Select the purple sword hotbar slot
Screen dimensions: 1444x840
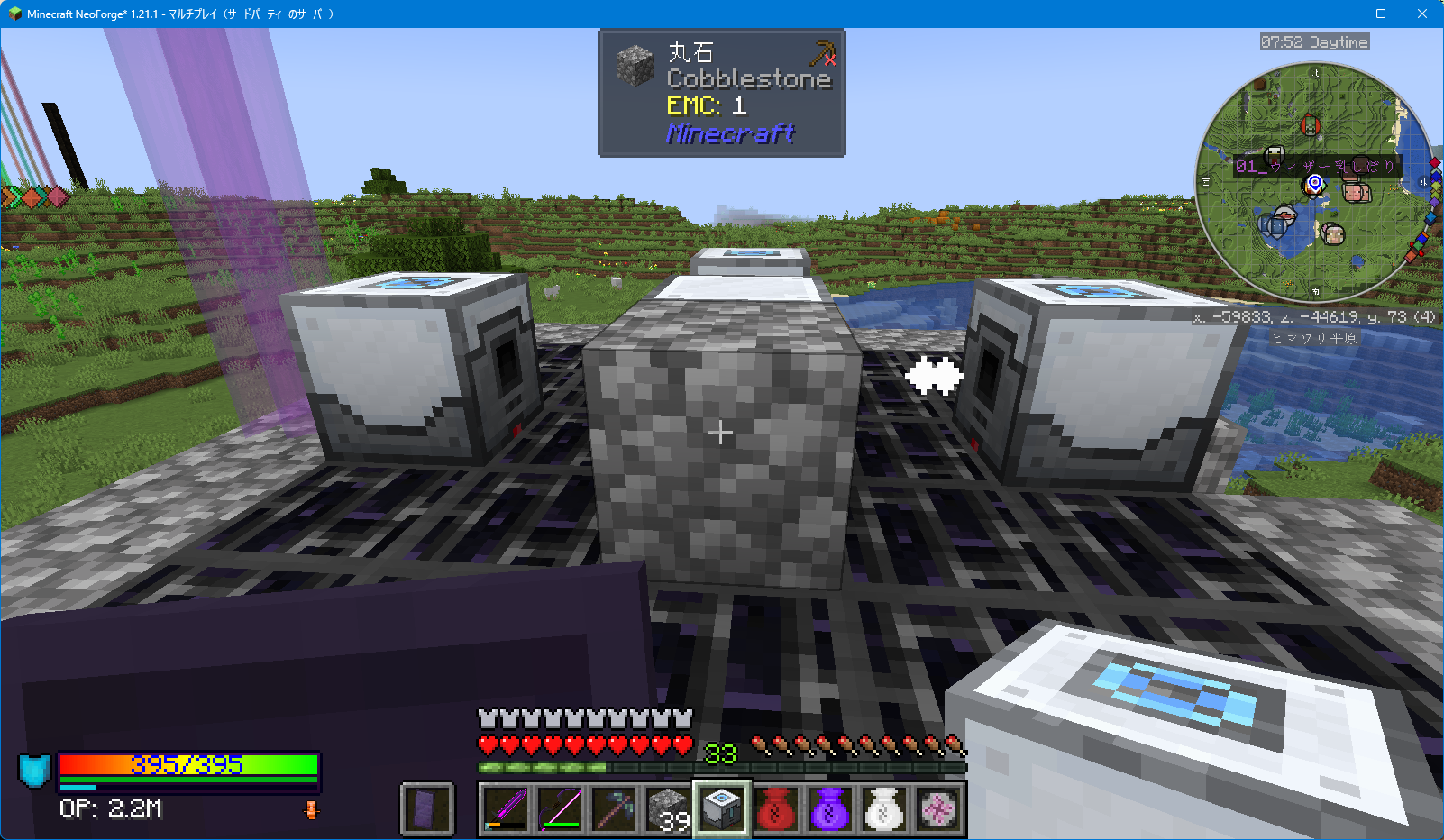point(506,808)
